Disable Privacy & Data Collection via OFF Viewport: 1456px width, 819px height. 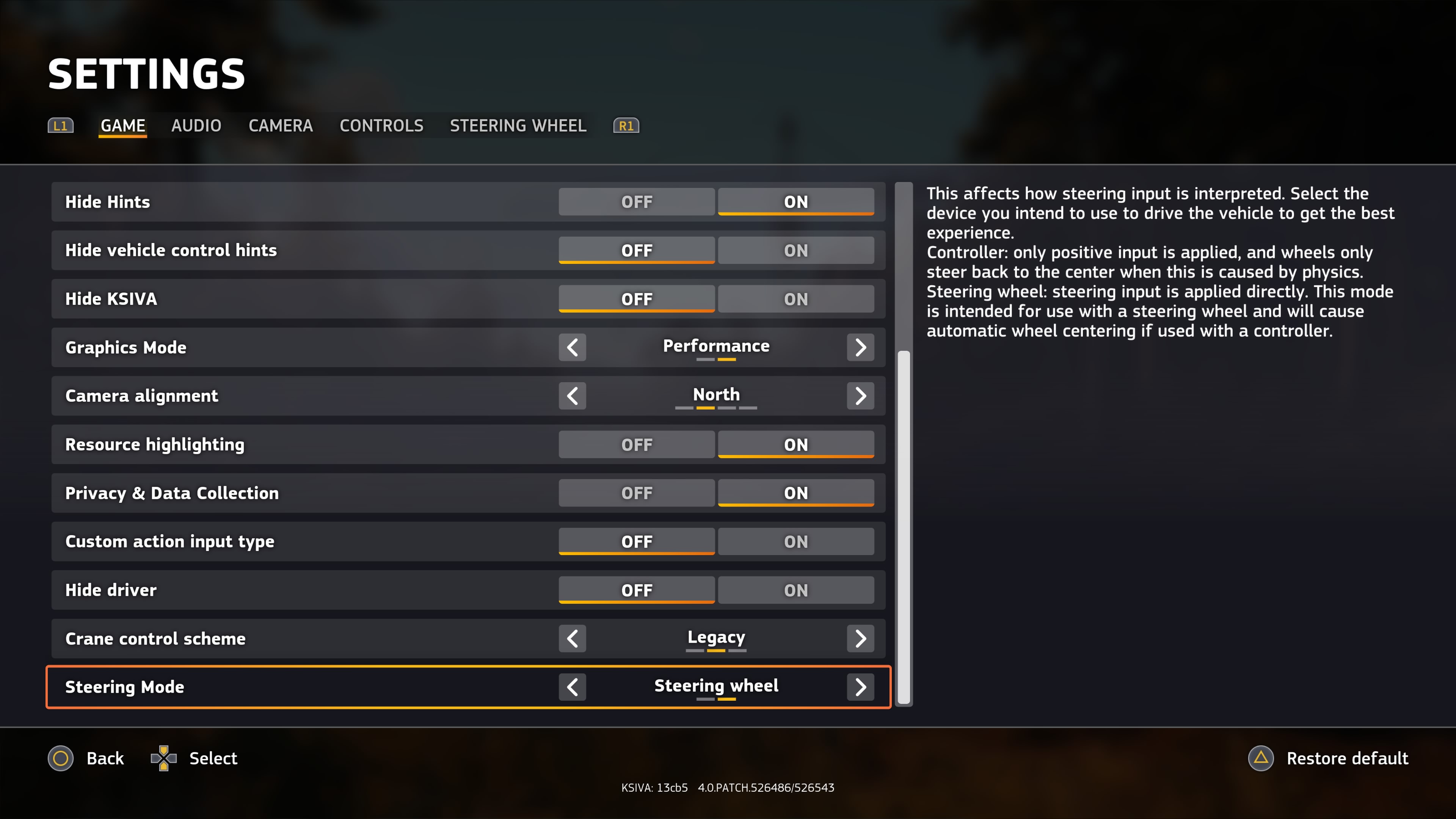click(637, 493)
